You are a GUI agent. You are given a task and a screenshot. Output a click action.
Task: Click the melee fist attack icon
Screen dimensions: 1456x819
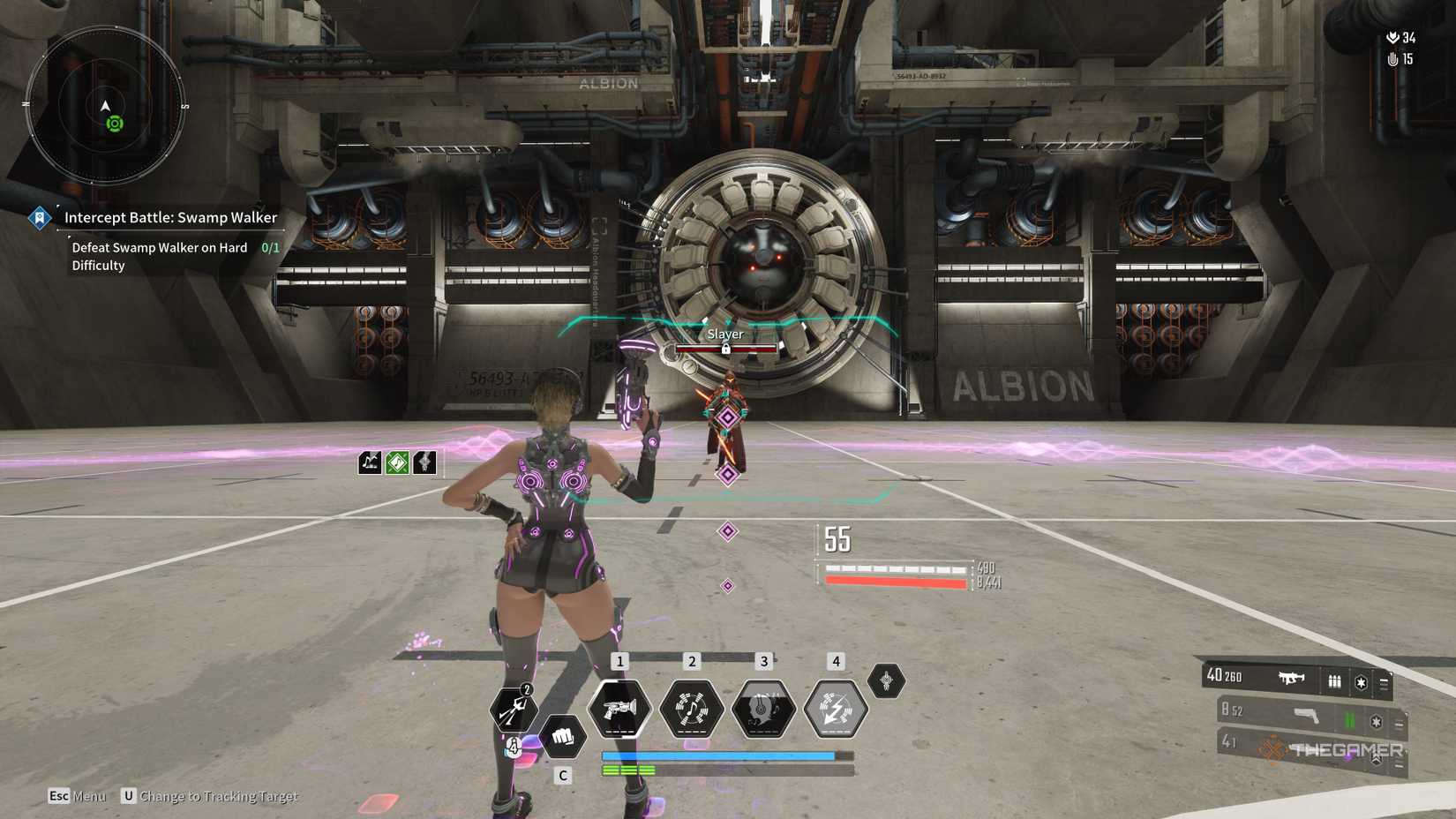(563, 736)
